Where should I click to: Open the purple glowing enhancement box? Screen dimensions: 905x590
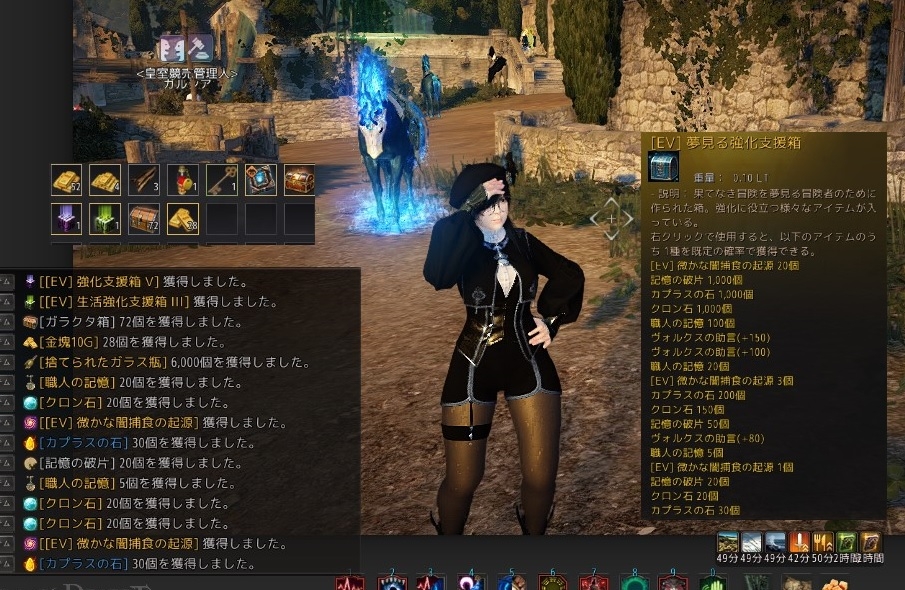coord(66,219)
